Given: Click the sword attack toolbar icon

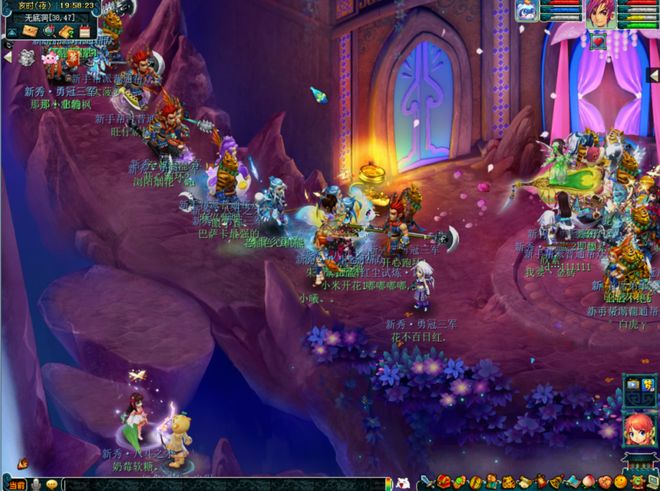Looking at the screenshot, I should [x=426, y=483].
